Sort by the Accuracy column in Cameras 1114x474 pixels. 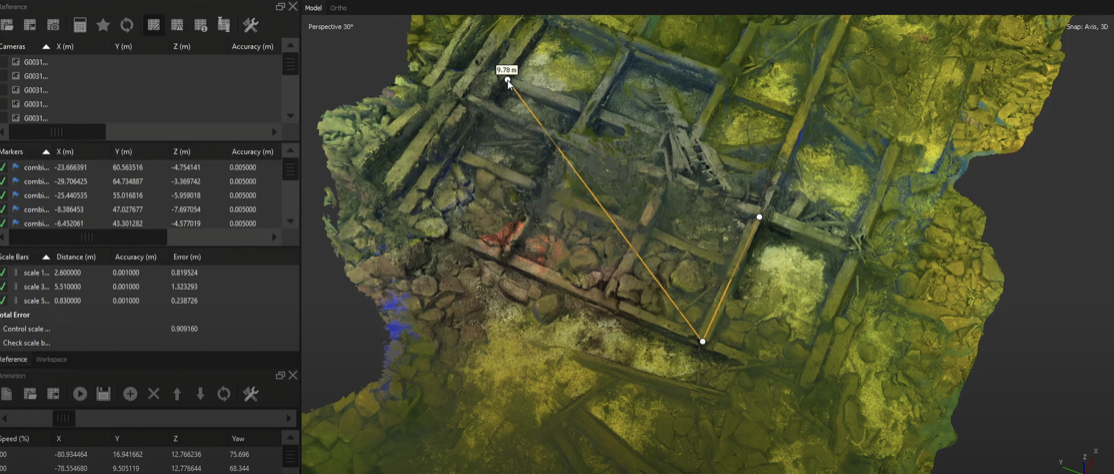tap(252, 47)
